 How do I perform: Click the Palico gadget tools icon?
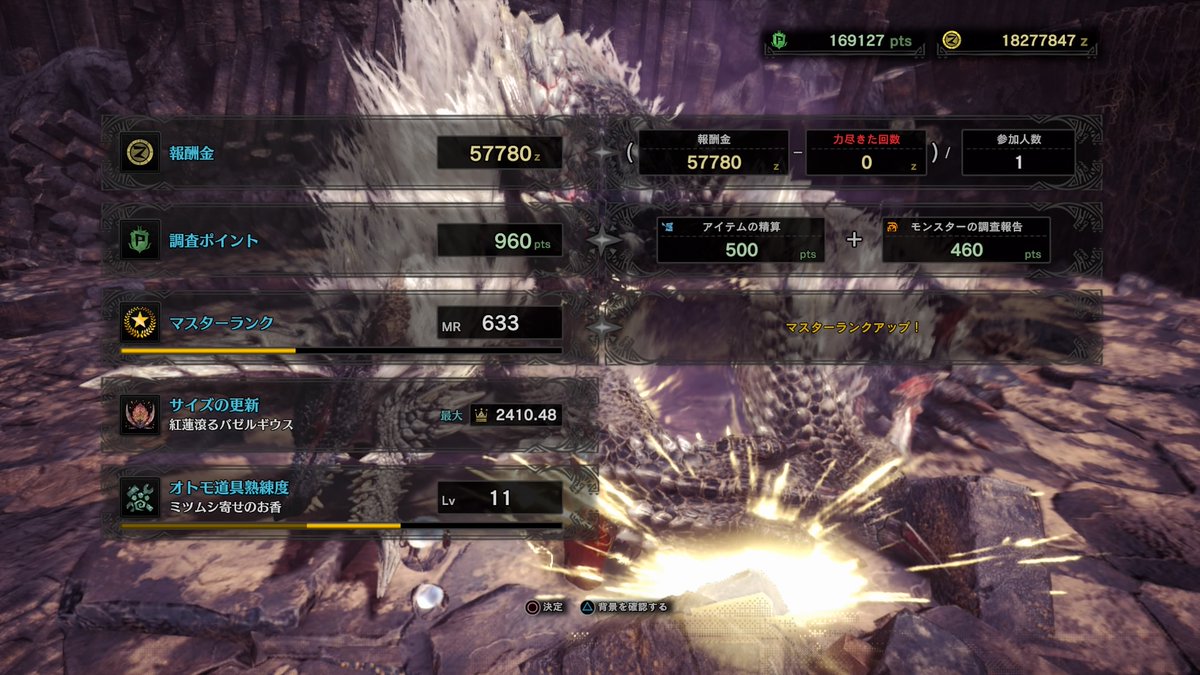pos(139,497)
